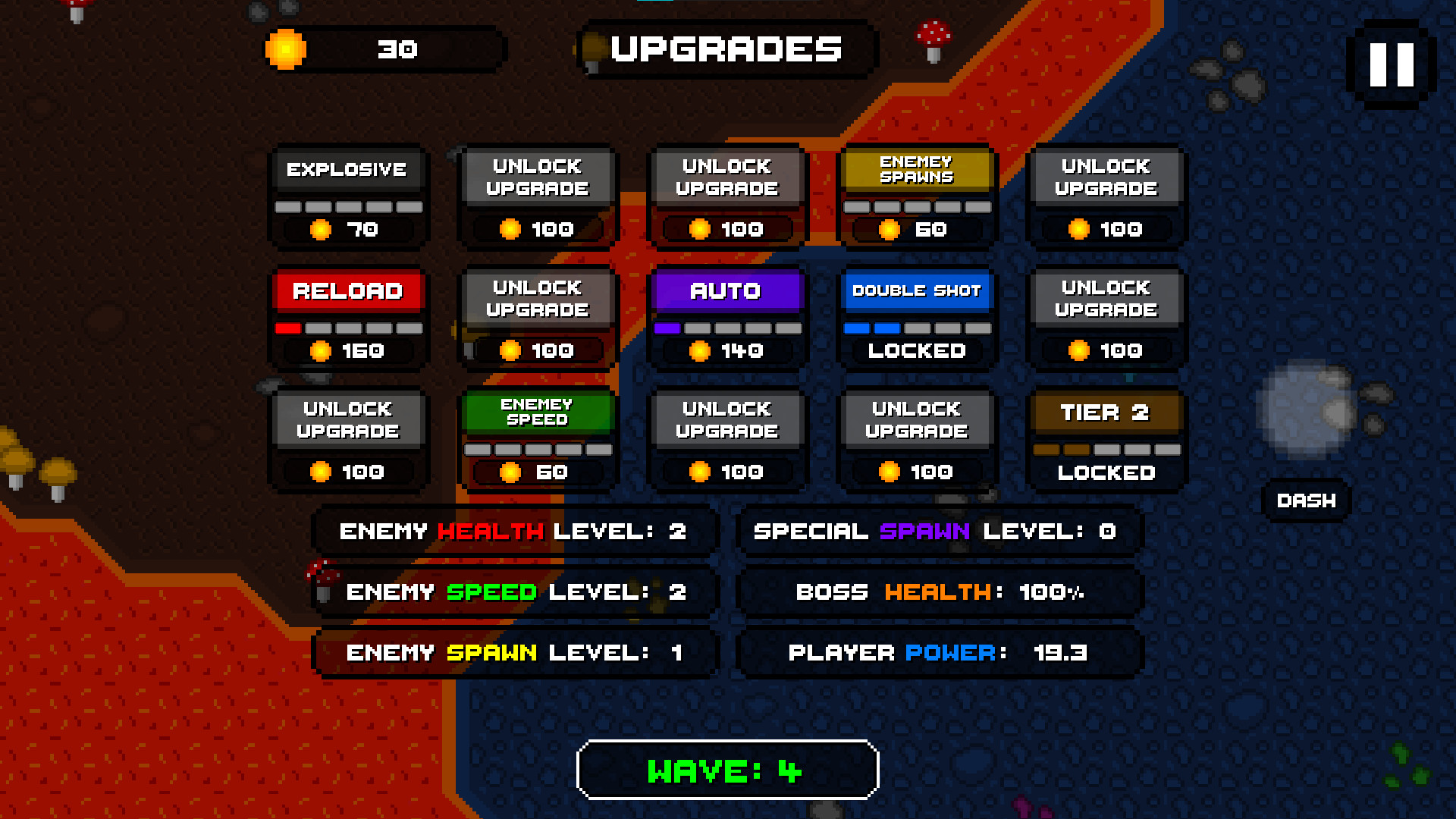Select the Enemey Speed upgrade costing 60
The width and height of the screenshot is (1456, 819).
(x=538, y=440)
